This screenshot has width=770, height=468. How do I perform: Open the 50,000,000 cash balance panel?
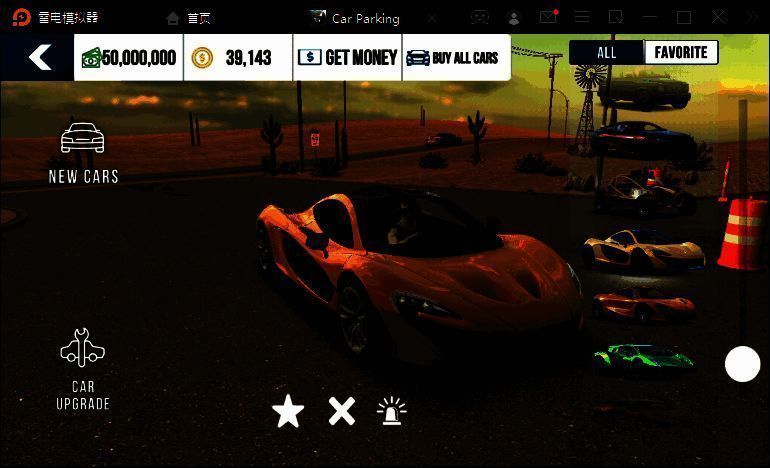click(x=129, y=57)
